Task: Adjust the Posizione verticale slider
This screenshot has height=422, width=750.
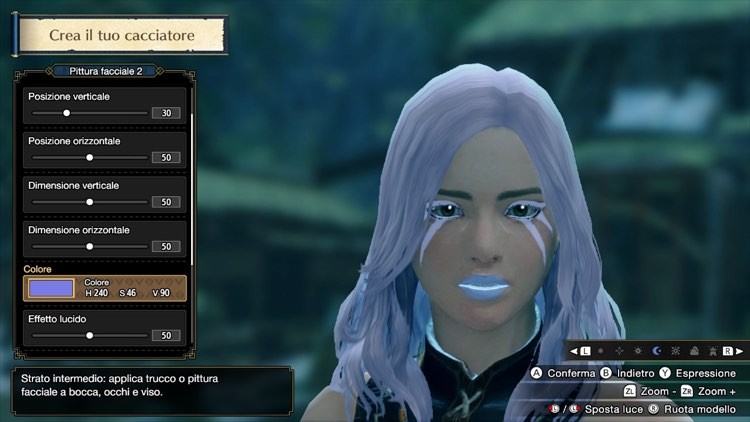Action: click(66, 113)
